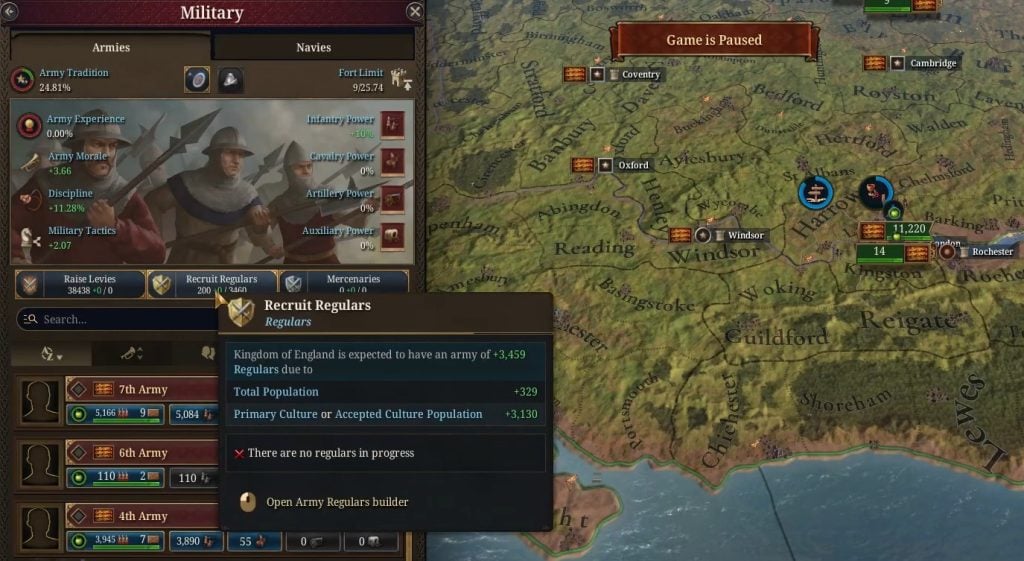The width and height of the screenshot is (1024, 561).
Task: Click the Artillery Power icon
Action: click(393, 198)
